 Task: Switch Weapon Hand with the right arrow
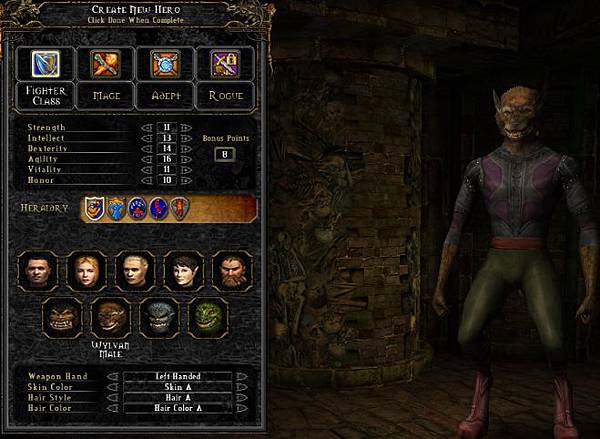tap(241, 377)
